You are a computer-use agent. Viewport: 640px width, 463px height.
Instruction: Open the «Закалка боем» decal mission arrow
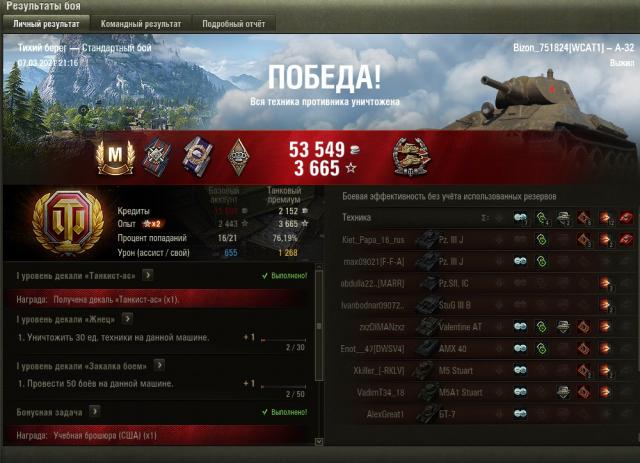(x=158, y=365)
